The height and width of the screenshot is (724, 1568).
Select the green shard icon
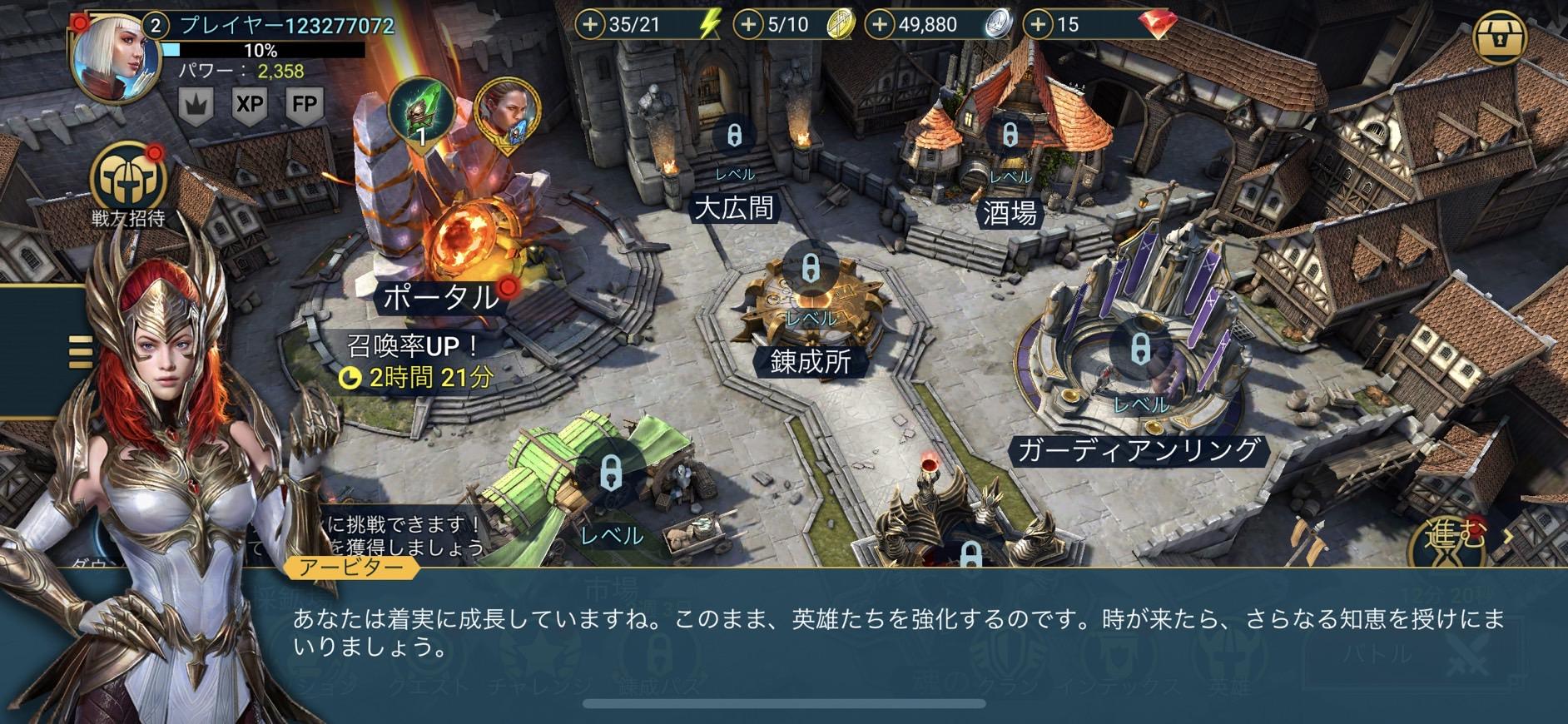[422, 110]
